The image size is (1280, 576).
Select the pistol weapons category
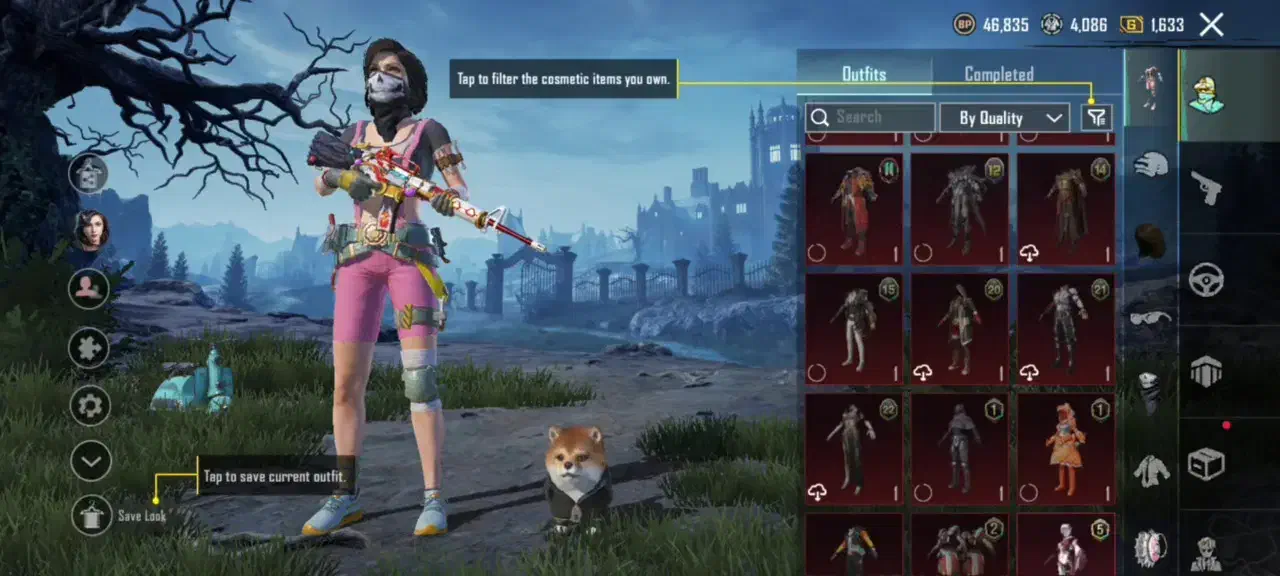tap(1206, 187)
